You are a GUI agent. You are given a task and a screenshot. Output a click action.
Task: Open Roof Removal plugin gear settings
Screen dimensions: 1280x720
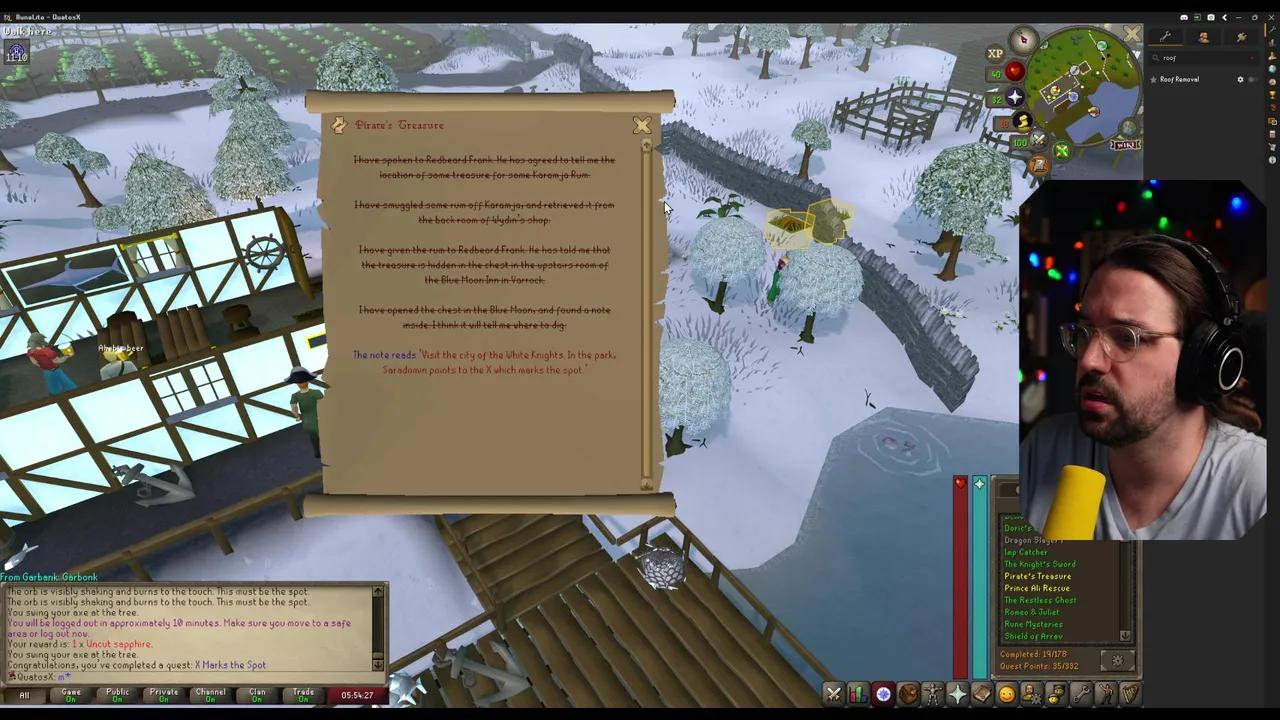[1241, 80]
